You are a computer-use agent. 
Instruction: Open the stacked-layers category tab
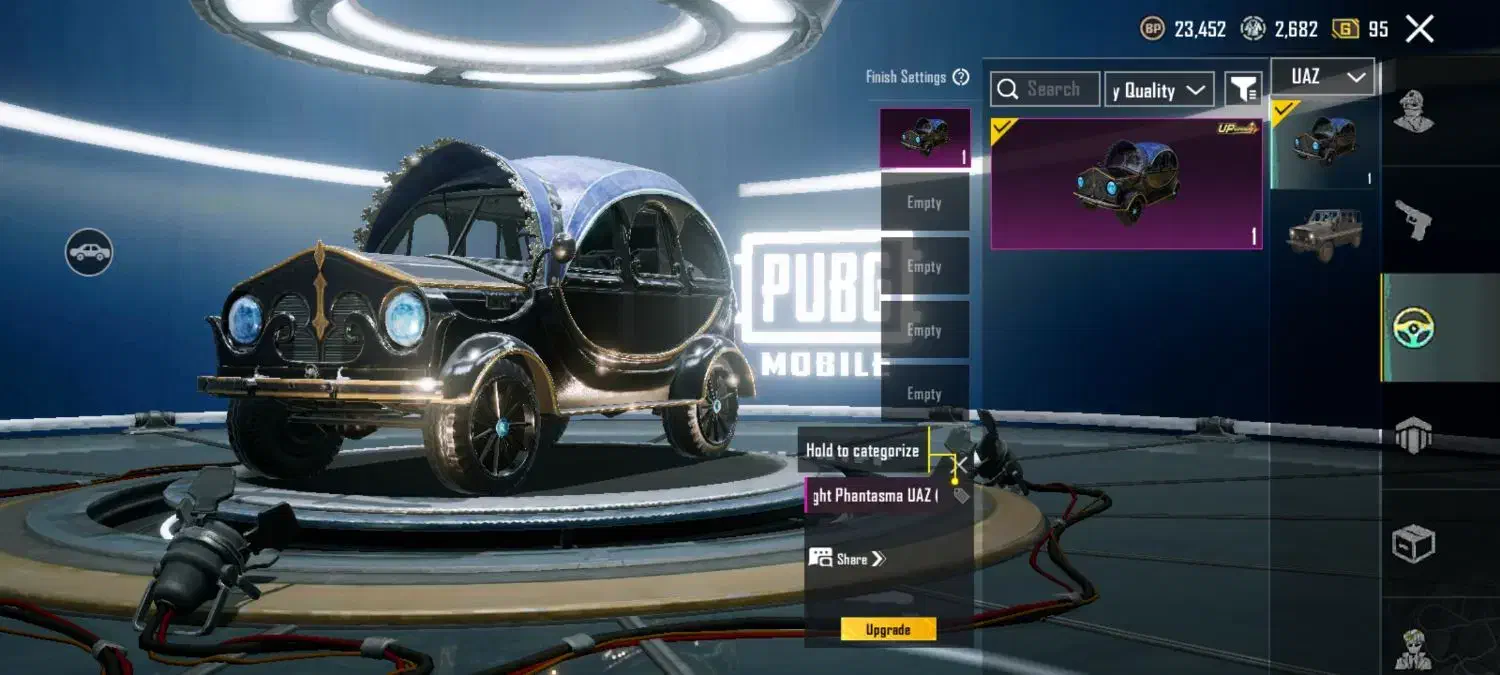point(1413,434)
